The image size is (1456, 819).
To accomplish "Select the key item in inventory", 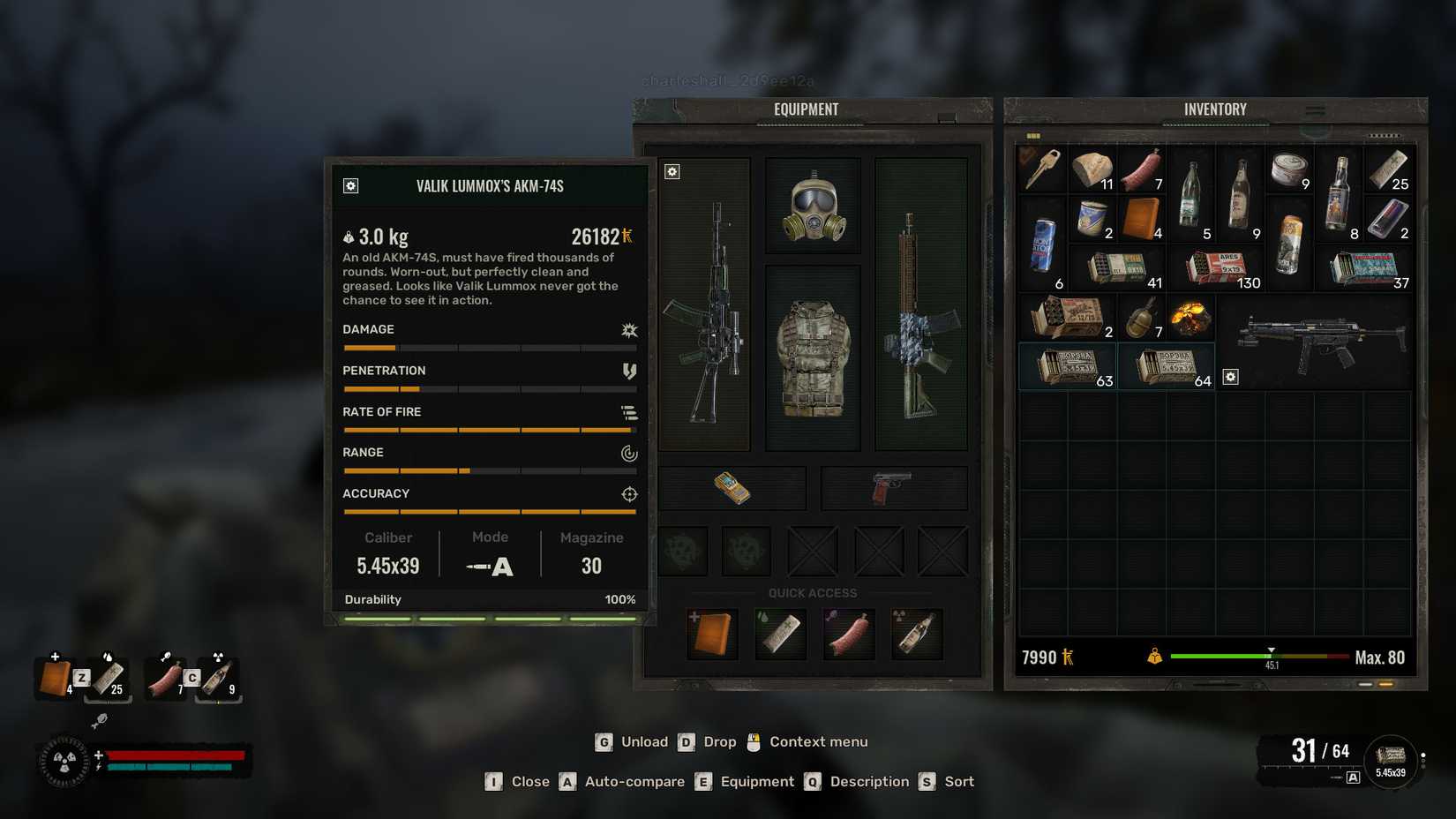I will [1042, 169].
